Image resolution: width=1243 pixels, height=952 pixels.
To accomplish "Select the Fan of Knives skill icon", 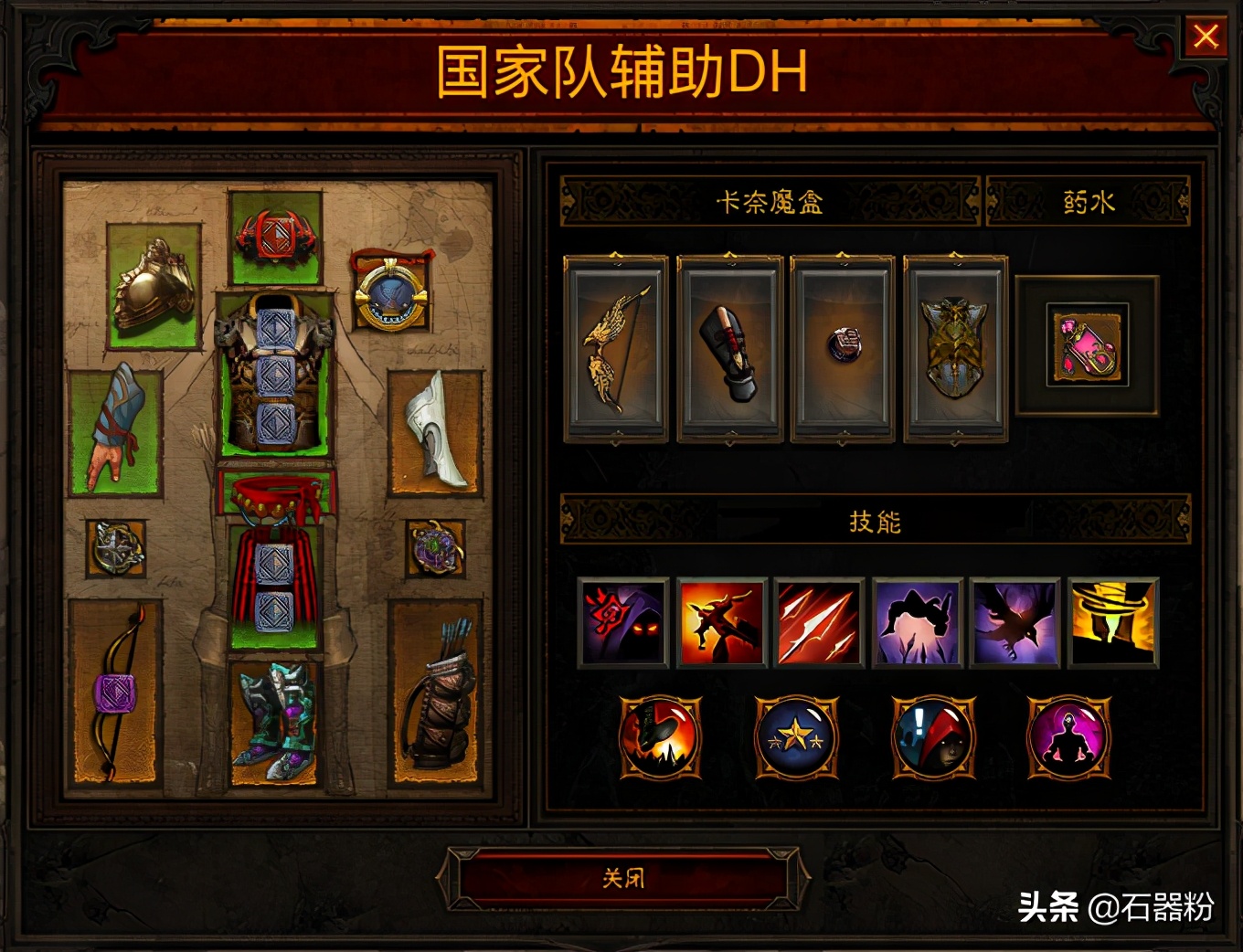I will point(818,624).
